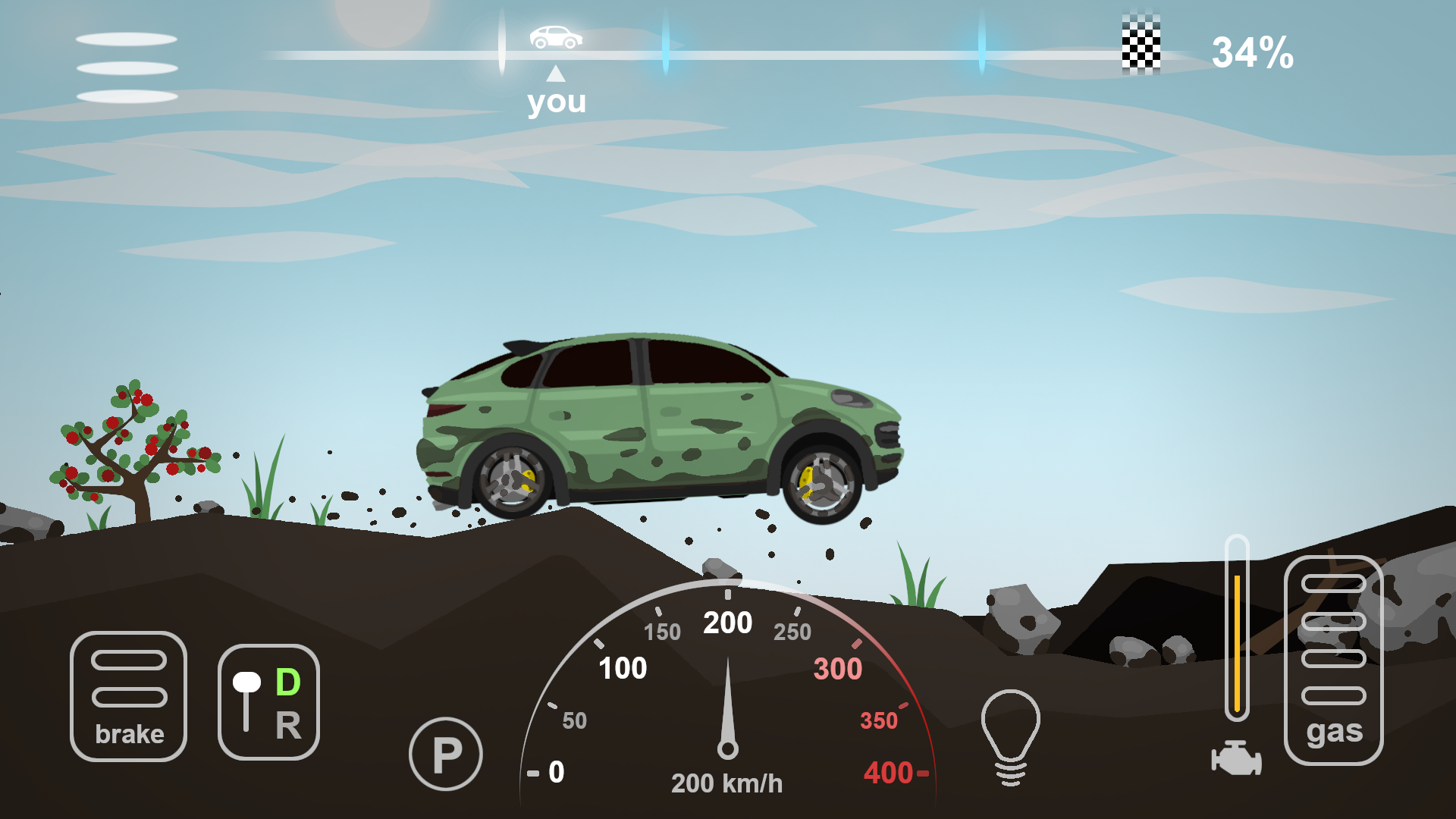Toggle headlights with the bulb button
The height and width of the screenshot is (819, 1456).
click(1012, 728)
